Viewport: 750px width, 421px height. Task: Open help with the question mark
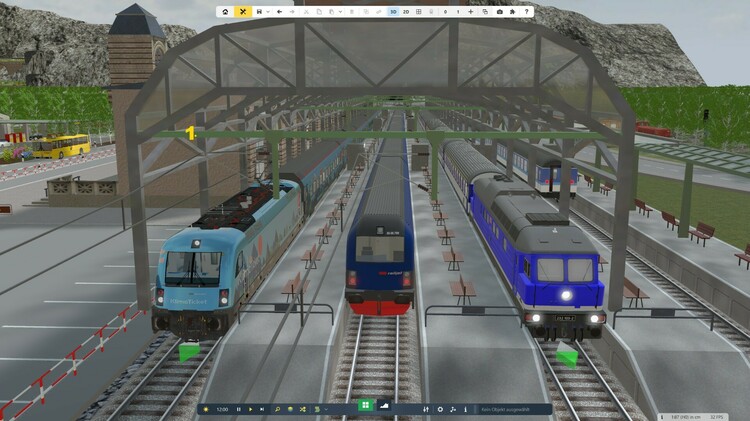(526, 12)
